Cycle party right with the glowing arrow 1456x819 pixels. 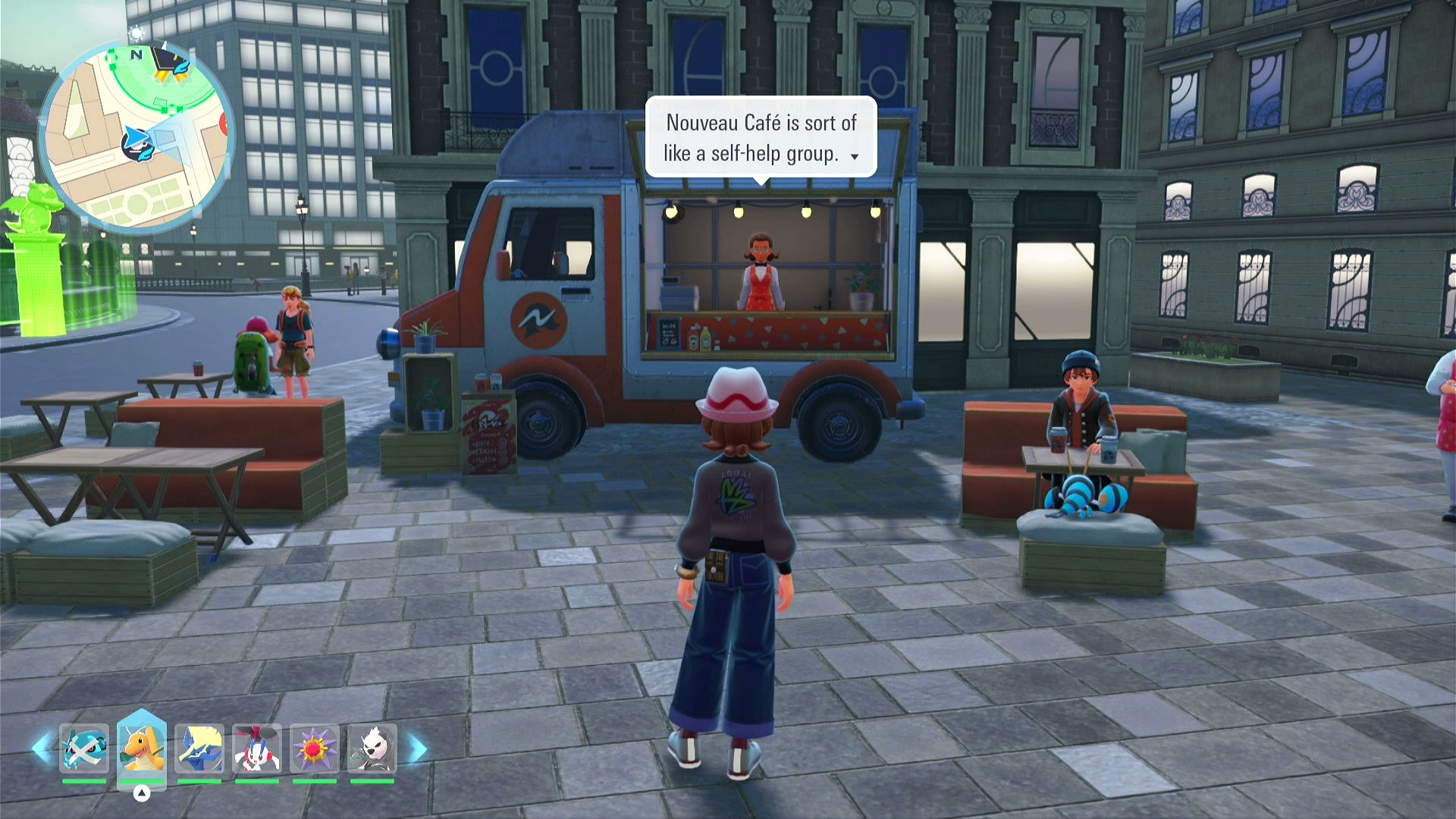418,748
